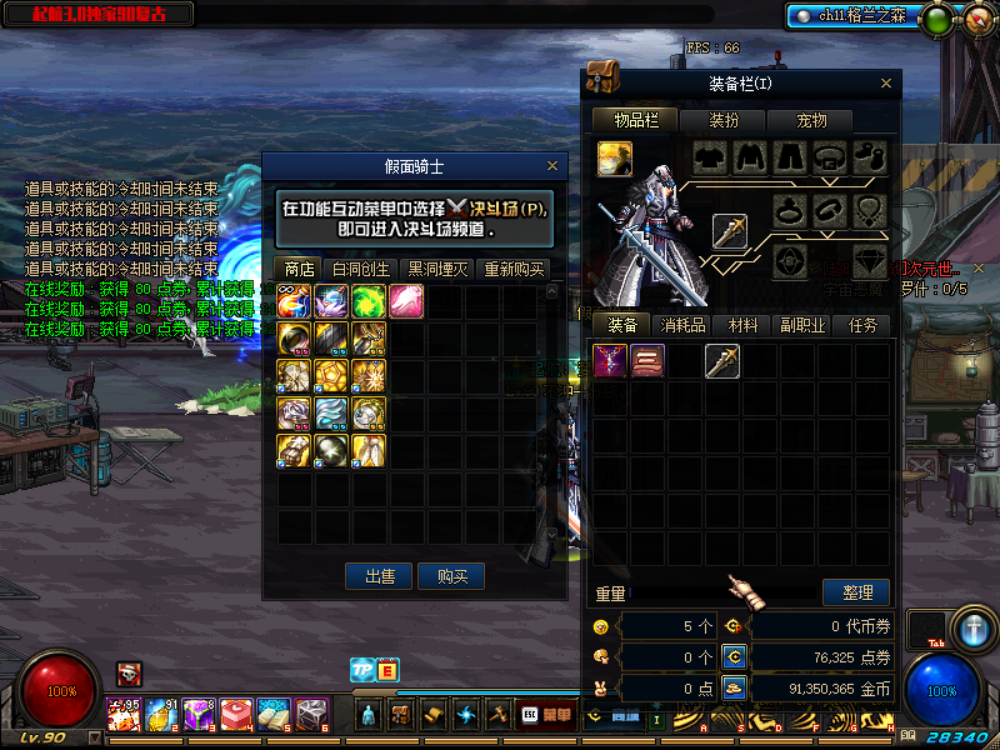Click the 出售 sell button
The height and width of the screenshot is (750, 1000).
click(x=378, y=576)
